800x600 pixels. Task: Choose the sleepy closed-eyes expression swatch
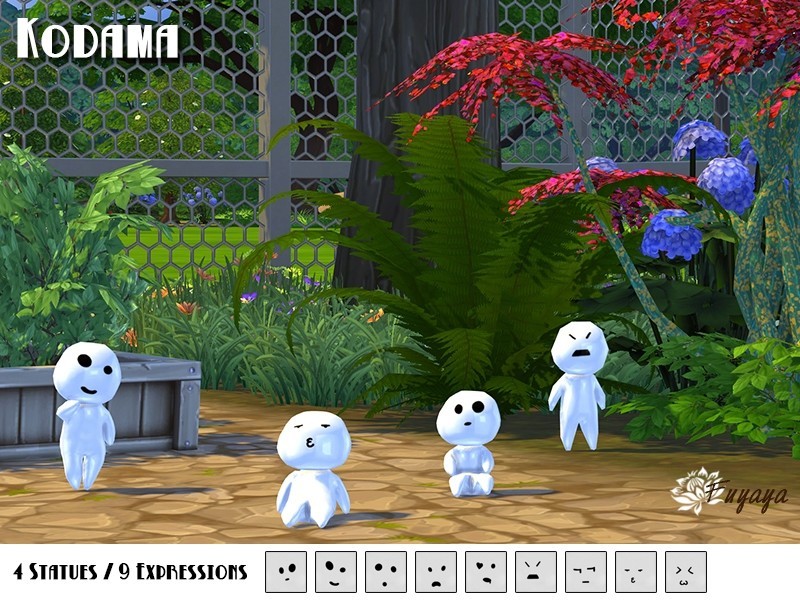click(636, 572)
